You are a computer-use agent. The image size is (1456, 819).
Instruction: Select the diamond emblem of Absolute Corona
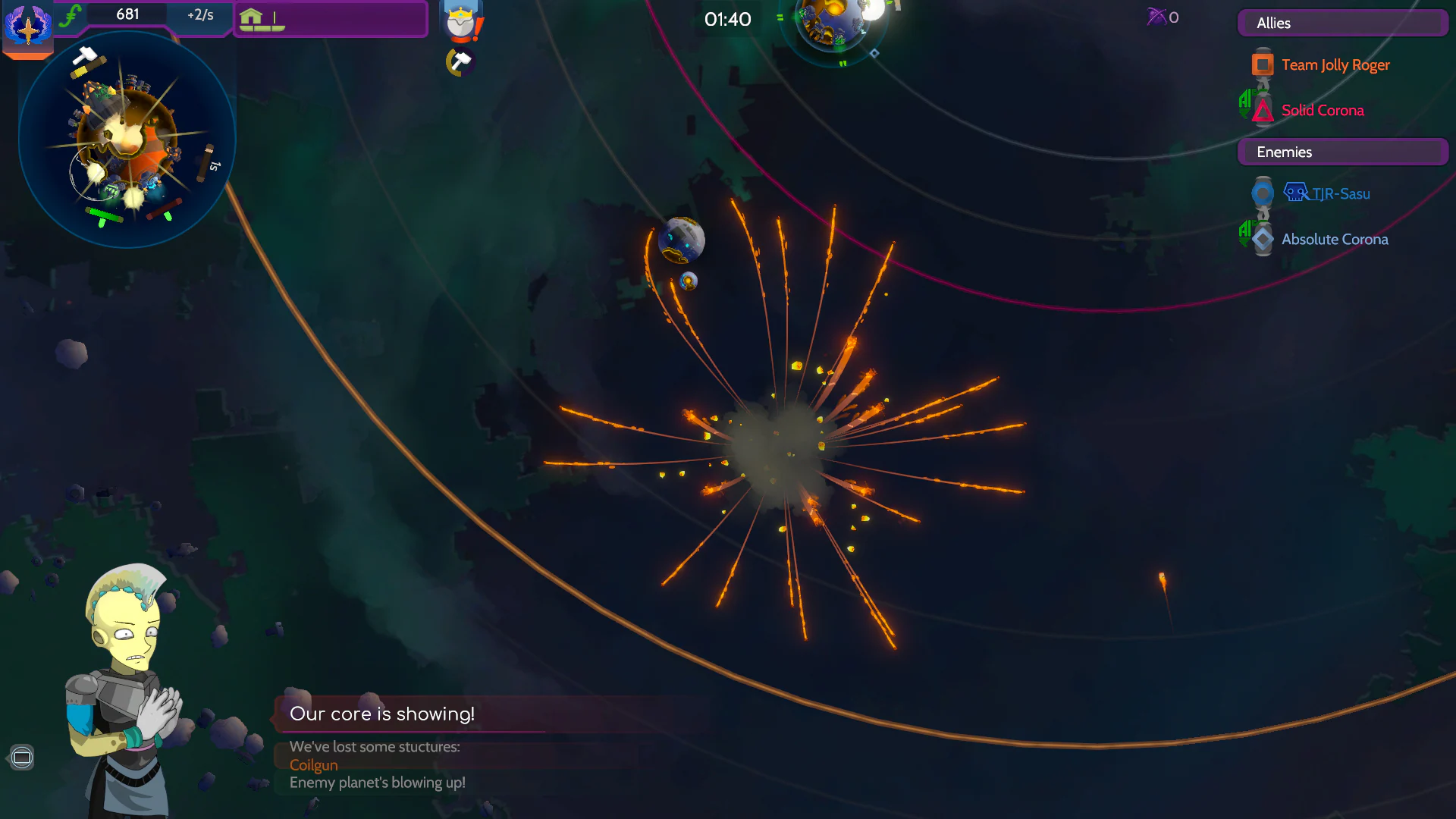(x=1261, y=238)
